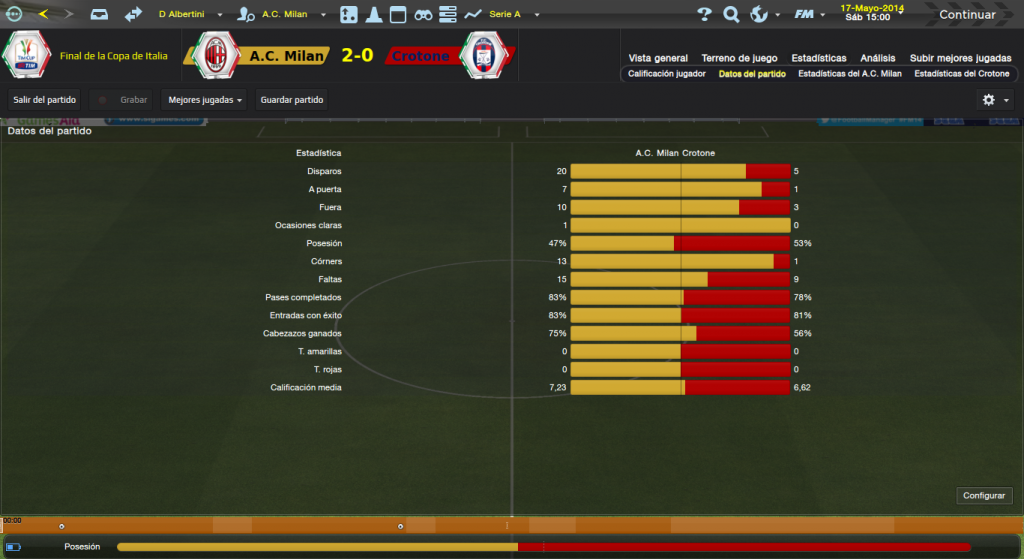Open the Terreno de juego tab
This screenshot has width=1024, height=559.
tap(739, 58)
